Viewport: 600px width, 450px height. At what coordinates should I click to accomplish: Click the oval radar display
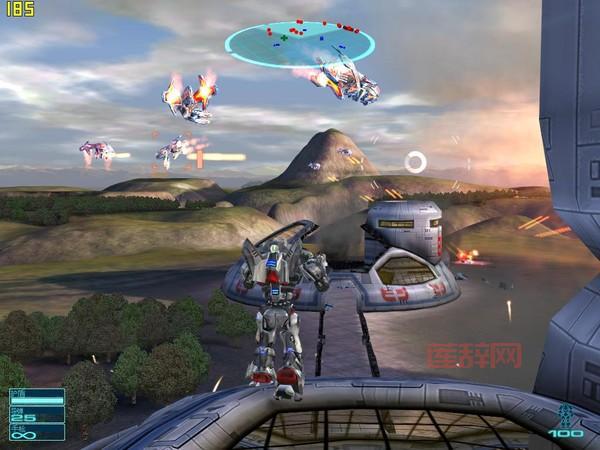(x=299, y=43)
